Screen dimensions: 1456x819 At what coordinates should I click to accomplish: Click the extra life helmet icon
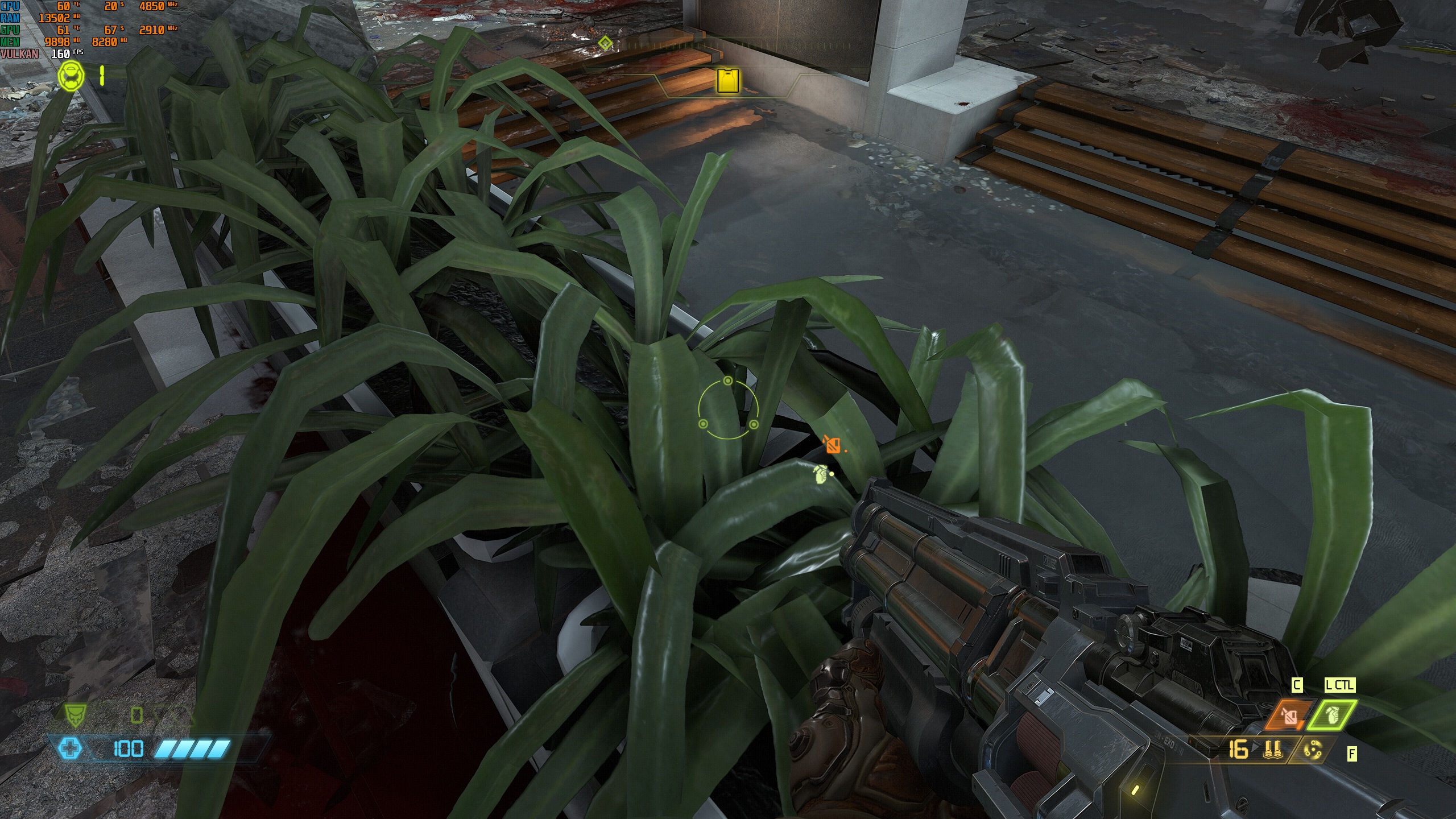(71, 76)
